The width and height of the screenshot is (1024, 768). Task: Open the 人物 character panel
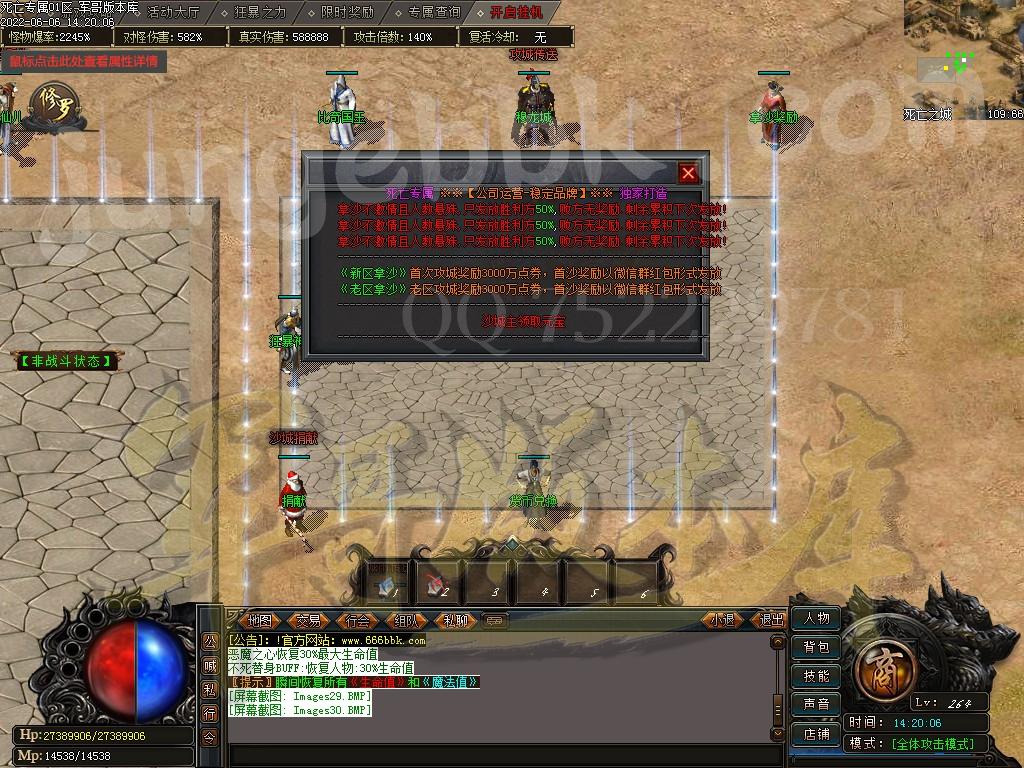pos(816,619)
